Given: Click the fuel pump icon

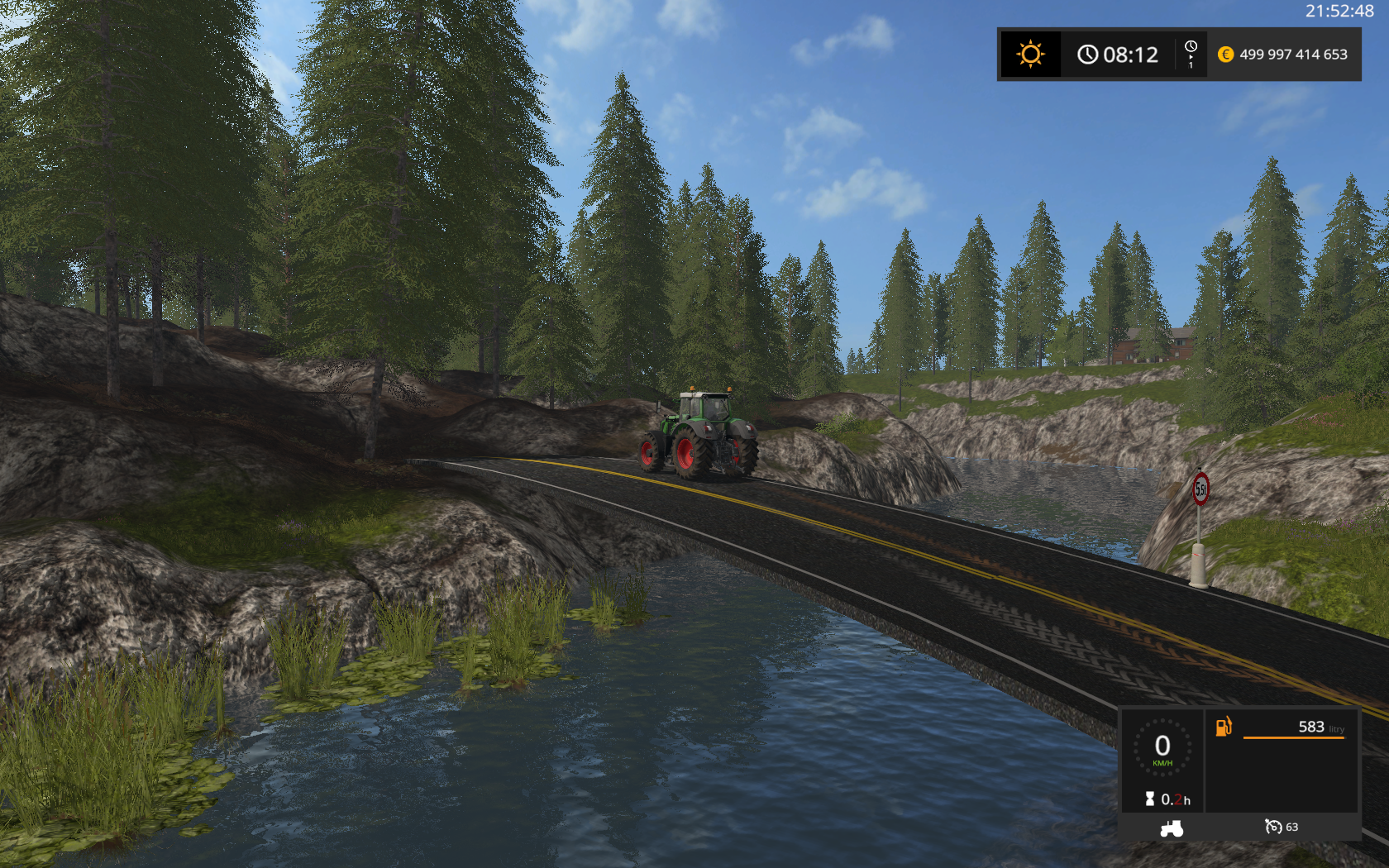Looking at the screenshot, I should (1224, 727).
